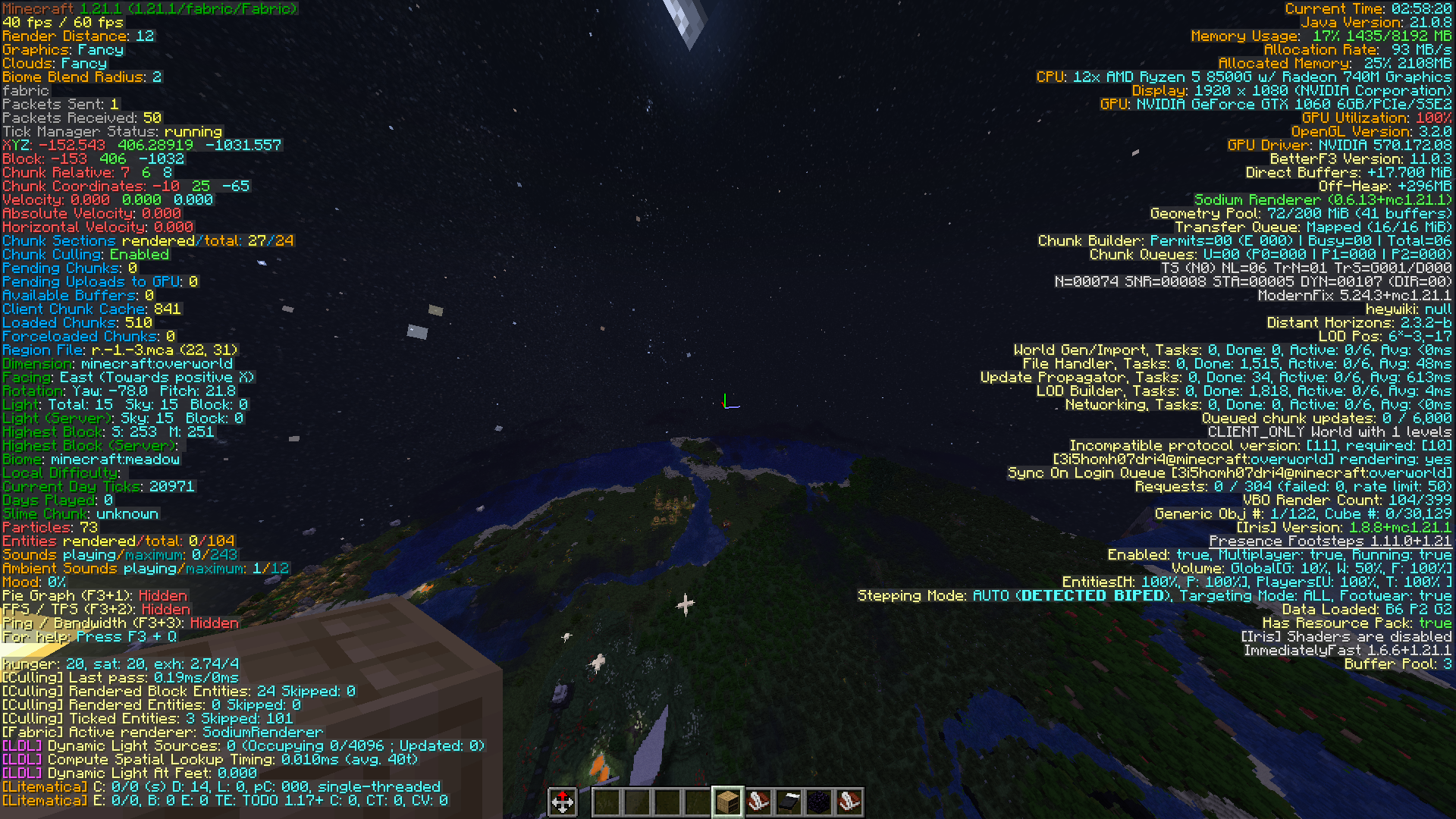This screenshot has width=1456, height=819.
Task: Select the chiseled bookshelf hotbar slot
Action: click(x=727, y=802)
